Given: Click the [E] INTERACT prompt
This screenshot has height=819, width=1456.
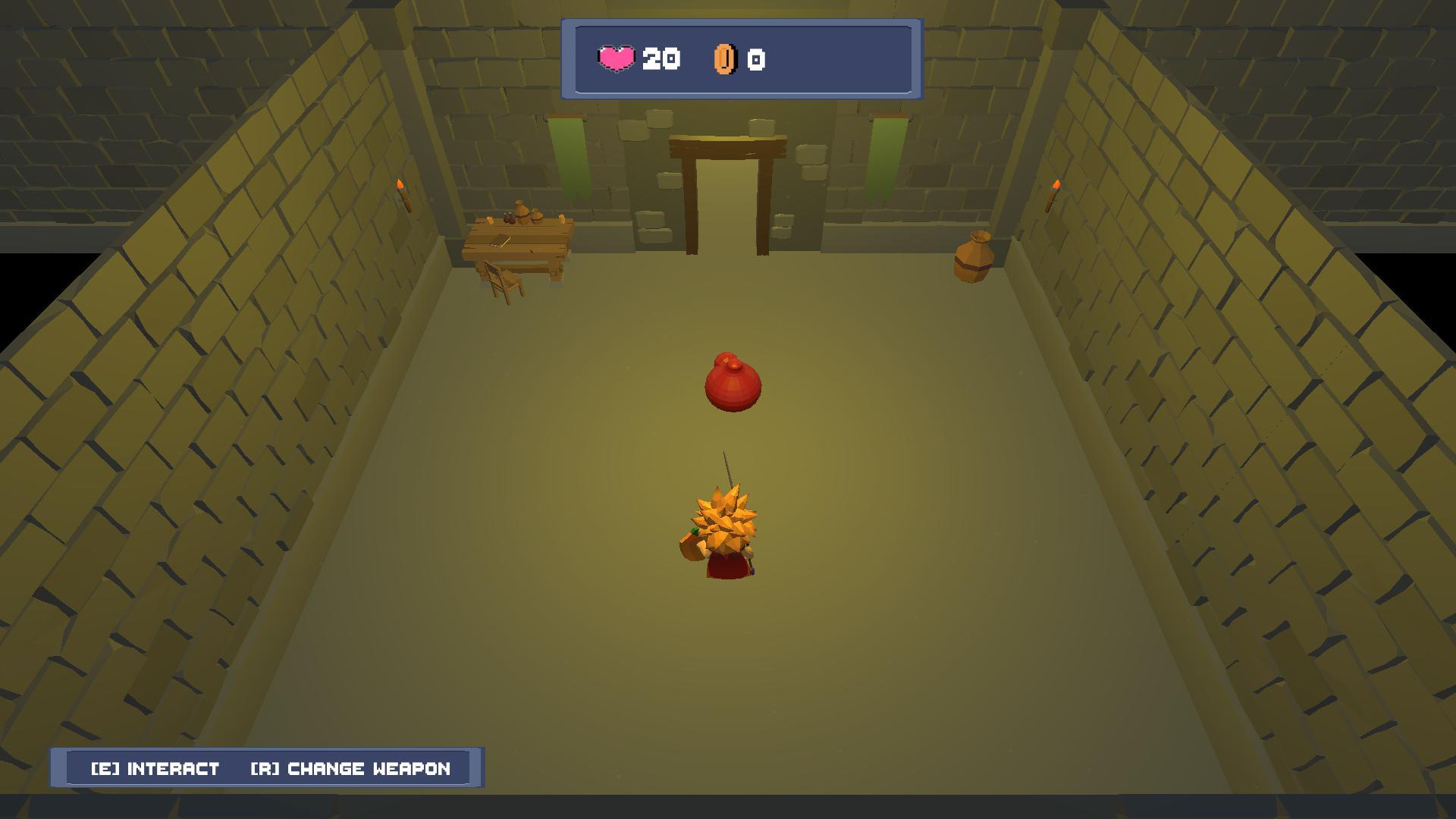Looking at the screenshot, I should pos(154,769).
